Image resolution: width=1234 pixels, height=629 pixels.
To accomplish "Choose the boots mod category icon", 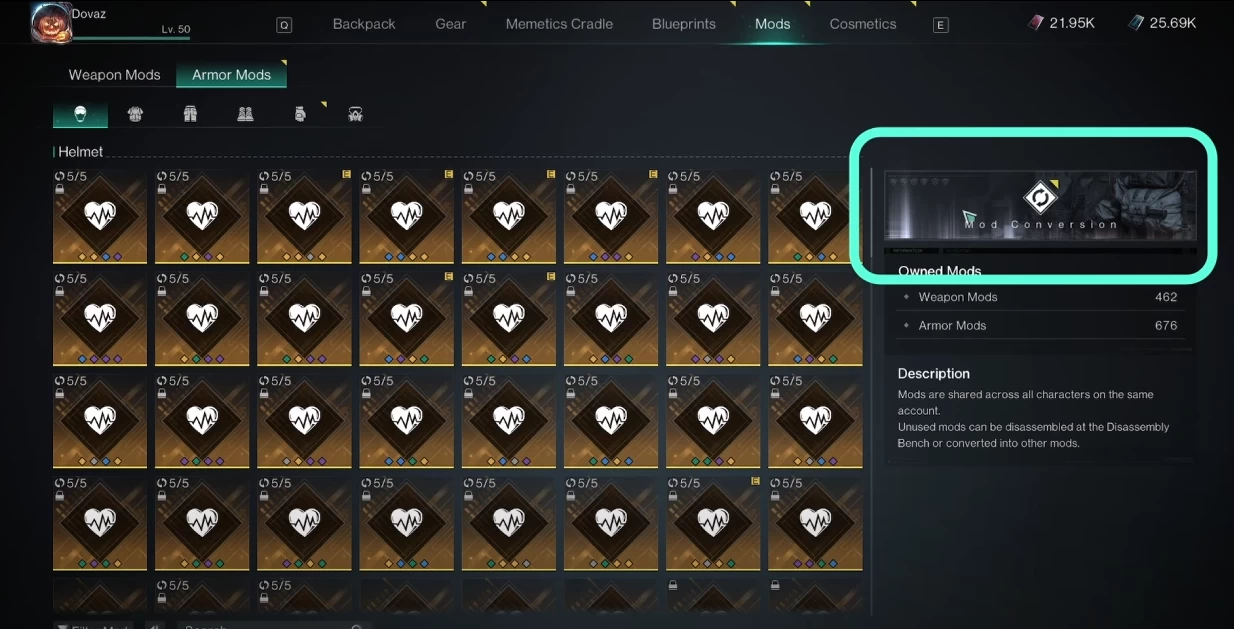I will pos(245,114).
